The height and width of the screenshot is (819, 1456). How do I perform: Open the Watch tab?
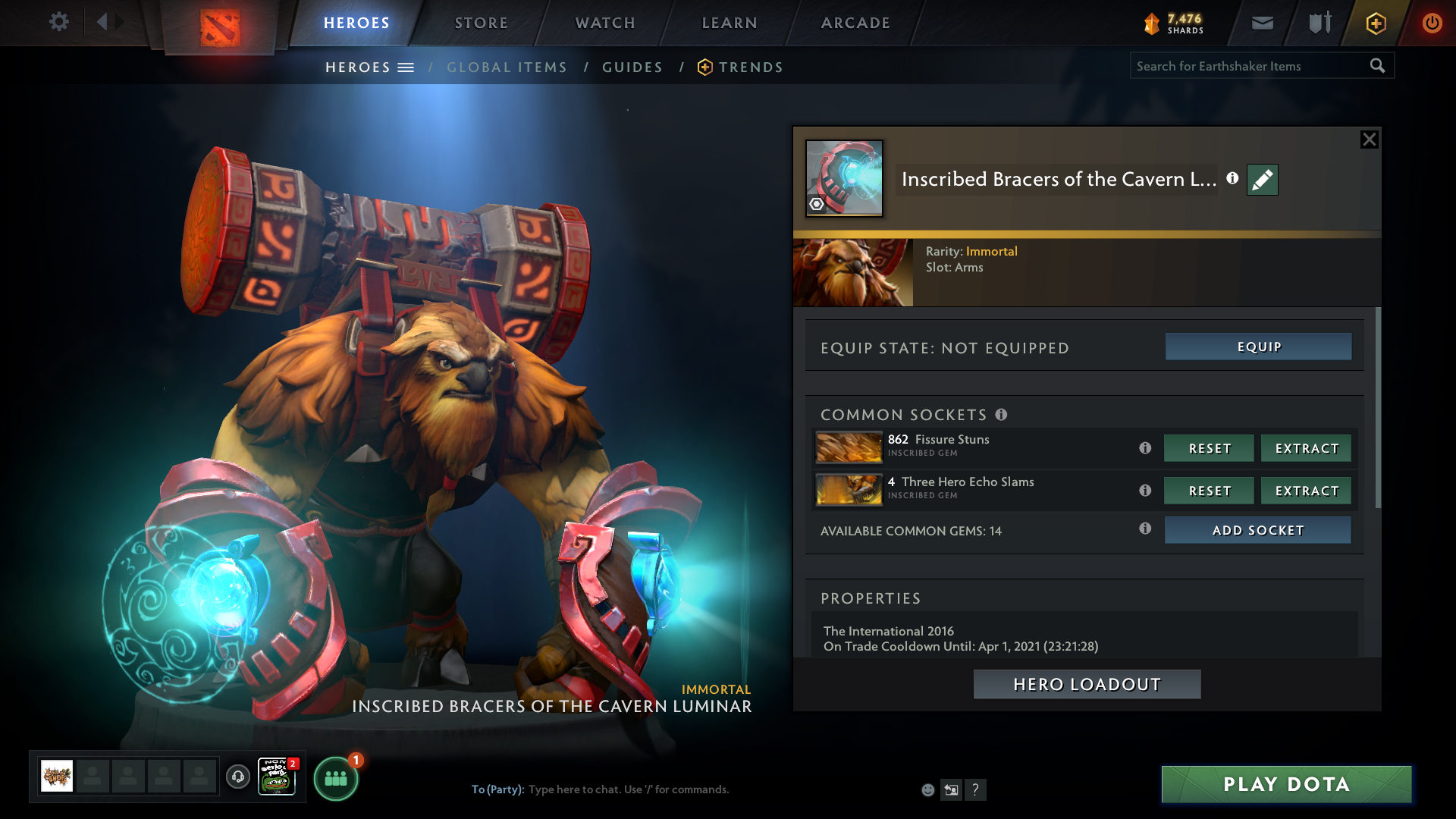coord(605,23)
